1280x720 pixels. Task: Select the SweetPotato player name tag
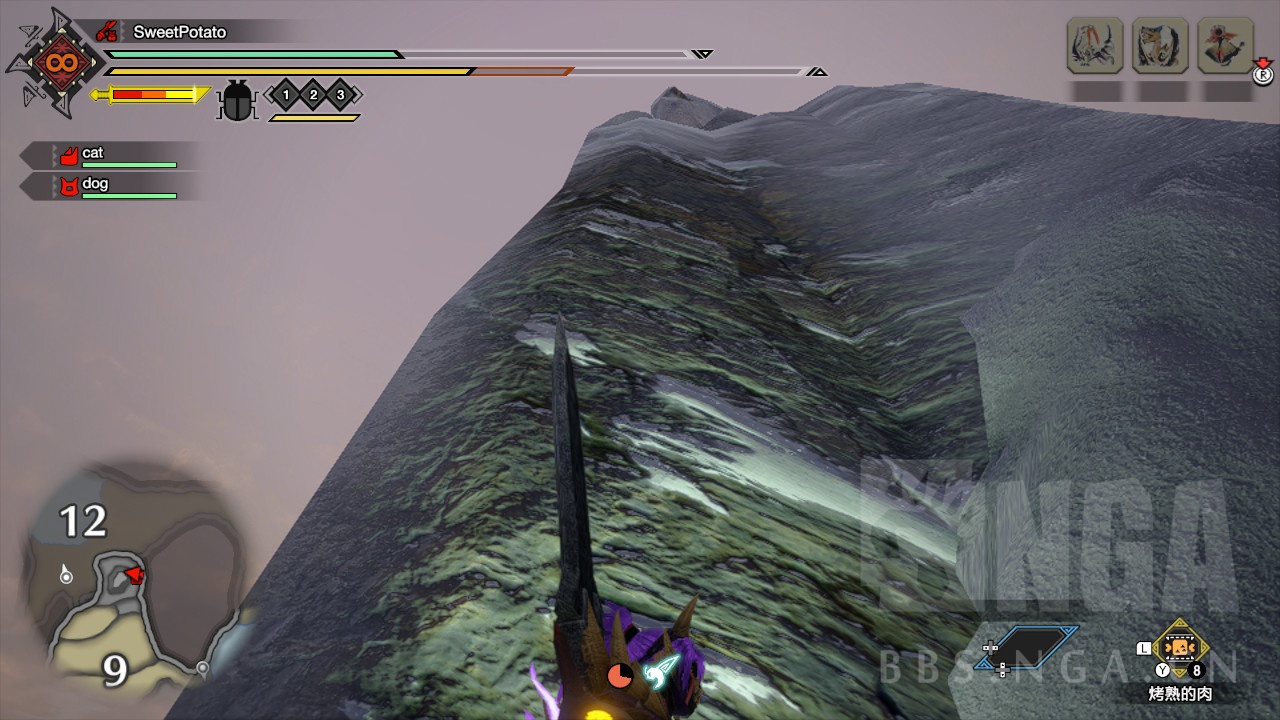point(180,32)
